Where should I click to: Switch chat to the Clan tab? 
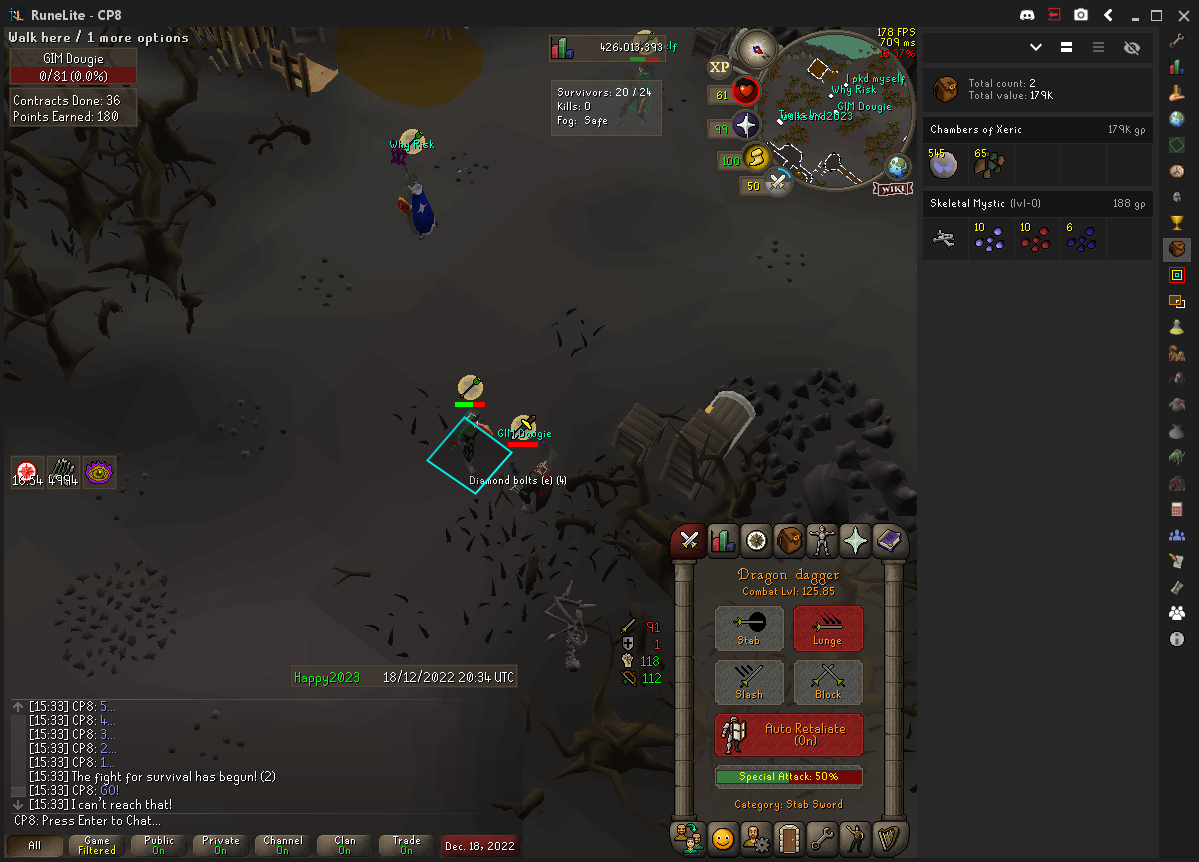[x=345, y=845]
